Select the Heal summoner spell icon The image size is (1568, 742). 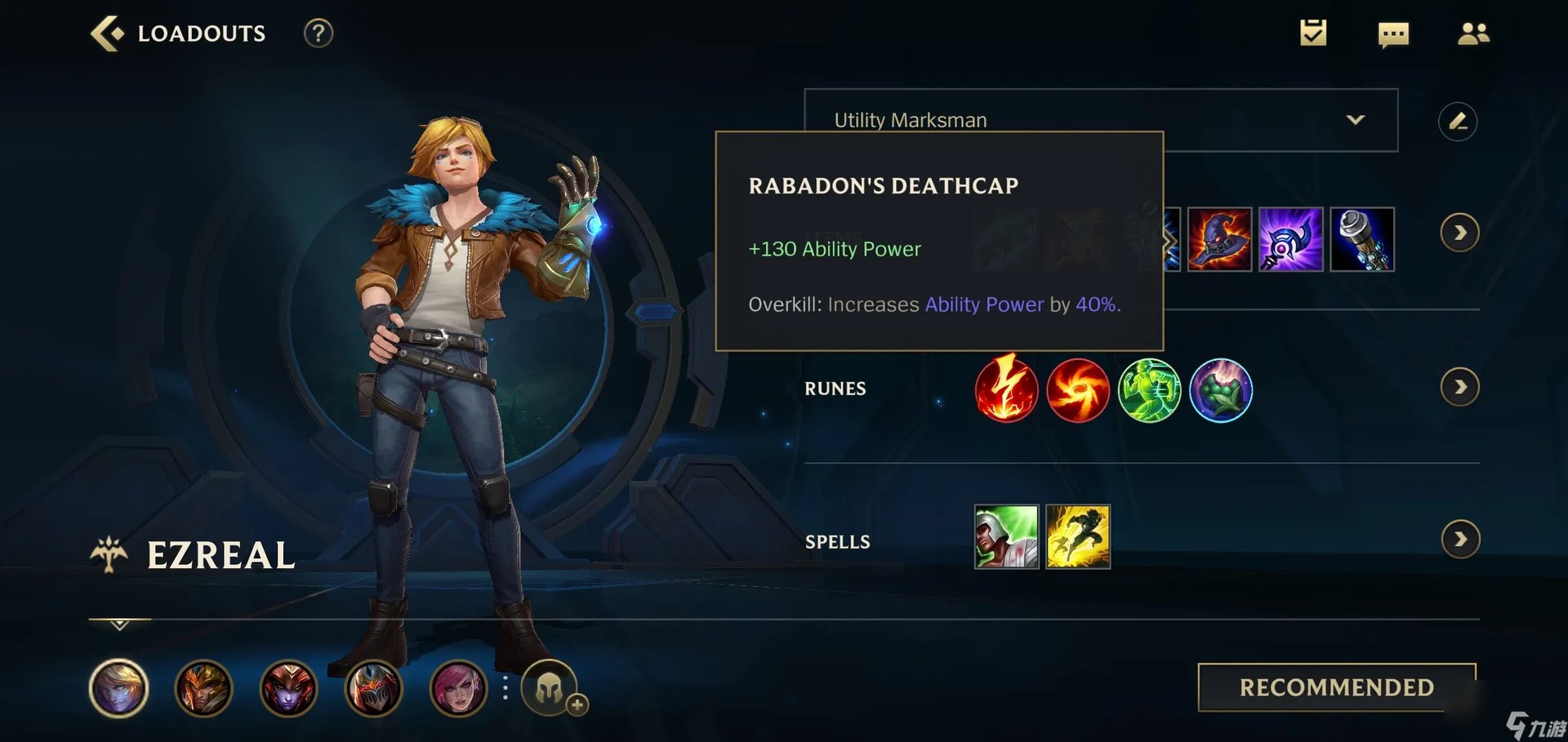tap(1005, 536)
